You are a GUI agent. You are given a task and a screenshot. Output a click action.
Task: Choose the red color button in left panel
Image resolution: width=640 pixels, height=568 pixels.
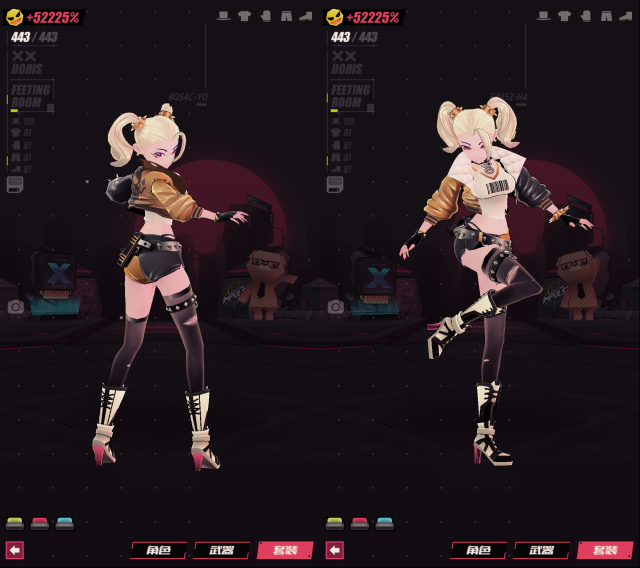[40, 523]
